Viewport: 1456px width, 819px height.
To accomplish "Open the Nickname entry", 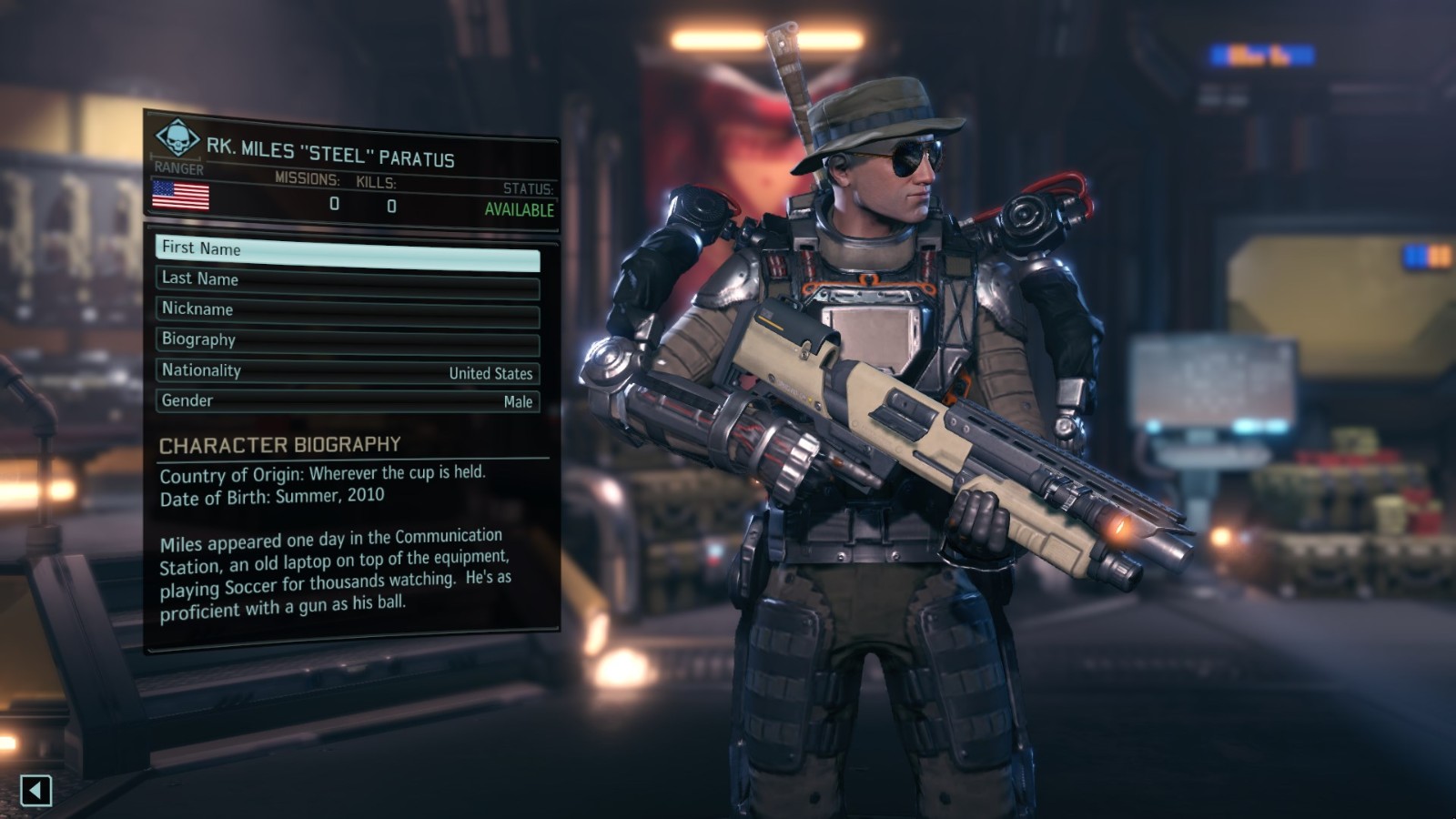I will (348, 311).
